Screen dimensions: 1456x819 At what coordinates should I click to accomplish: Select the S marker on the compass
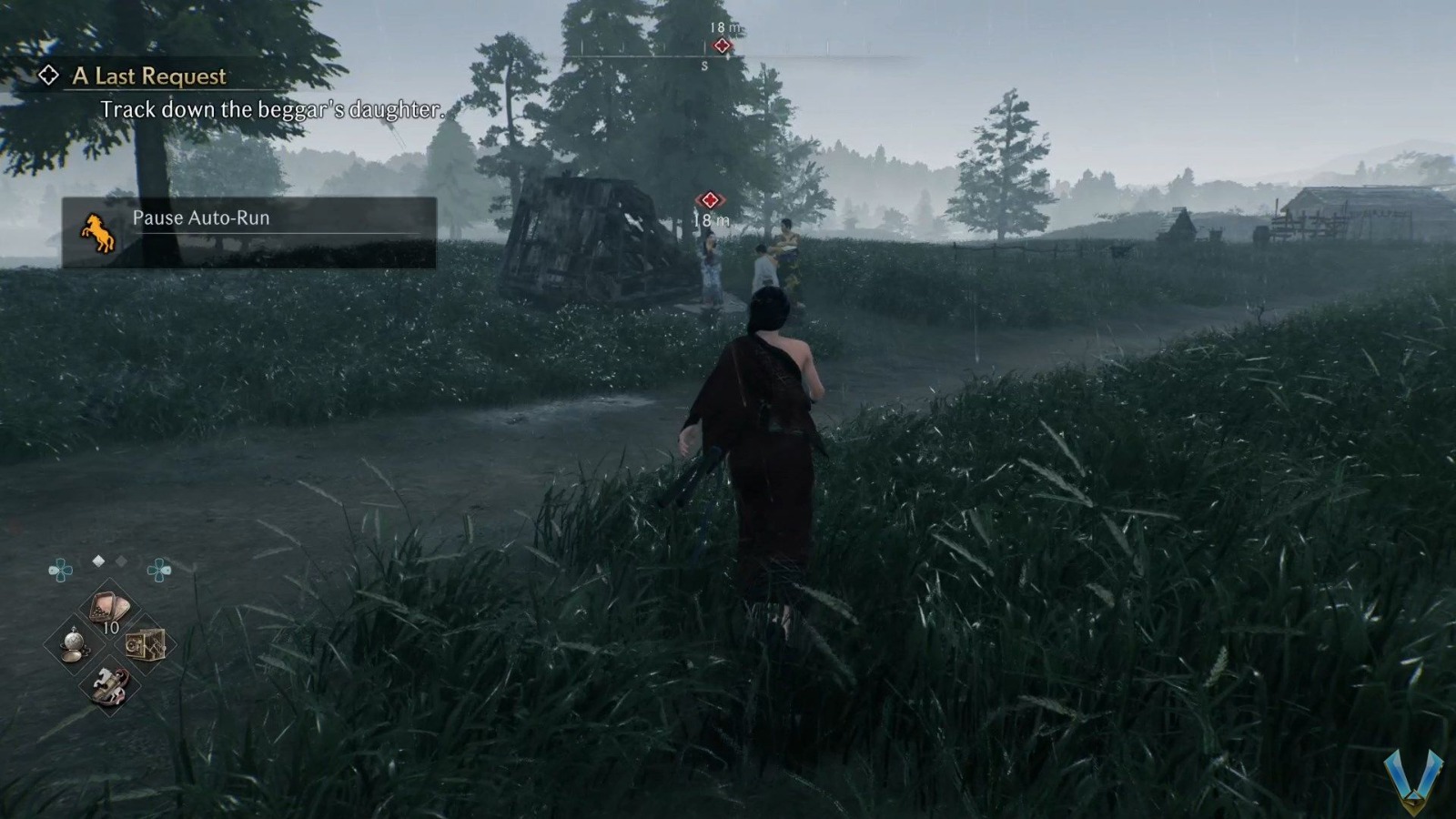pyautogui.click(x=704, y=66)
